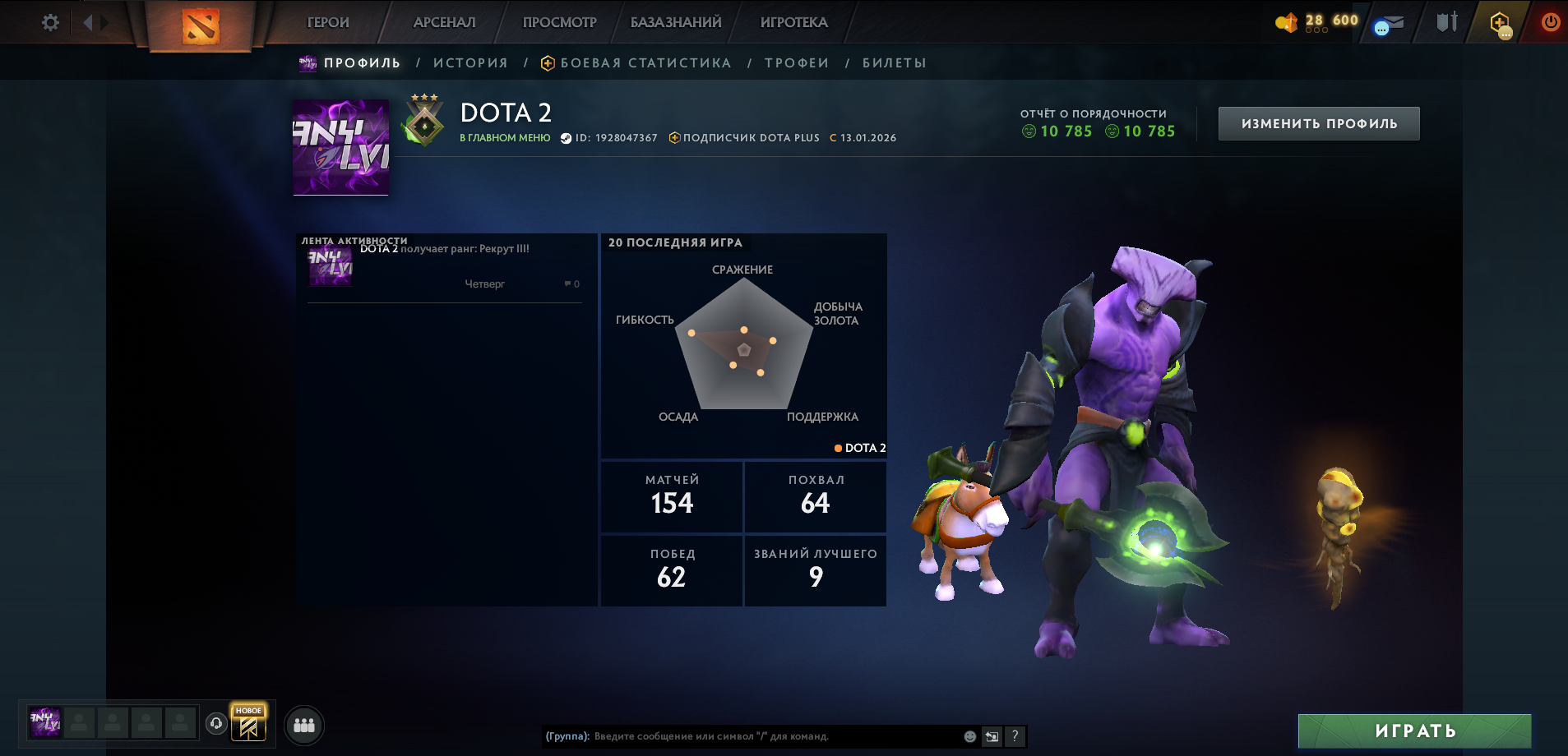
Task: Open the friends list icon near the chat
Action: tap(304, 725)
